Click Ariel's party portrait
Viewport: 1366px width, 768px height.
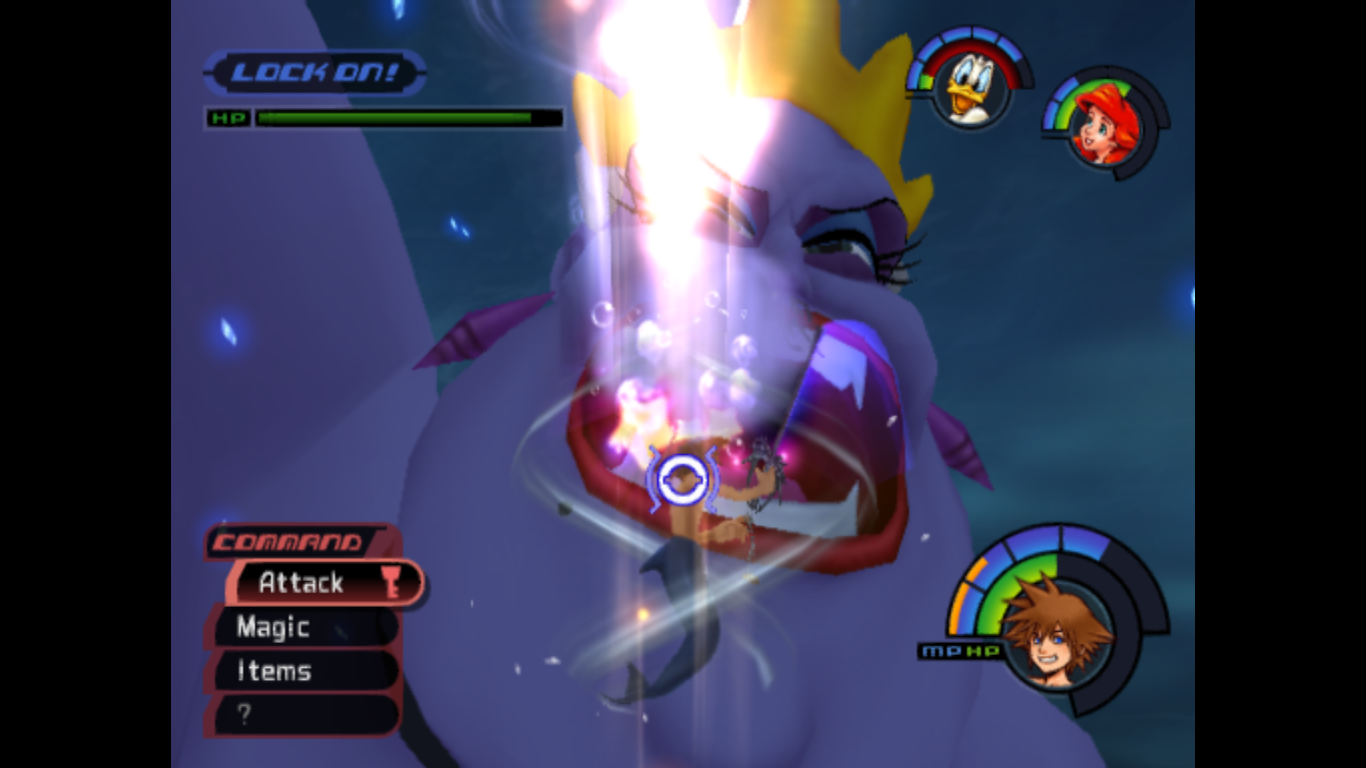point(1105,125)
